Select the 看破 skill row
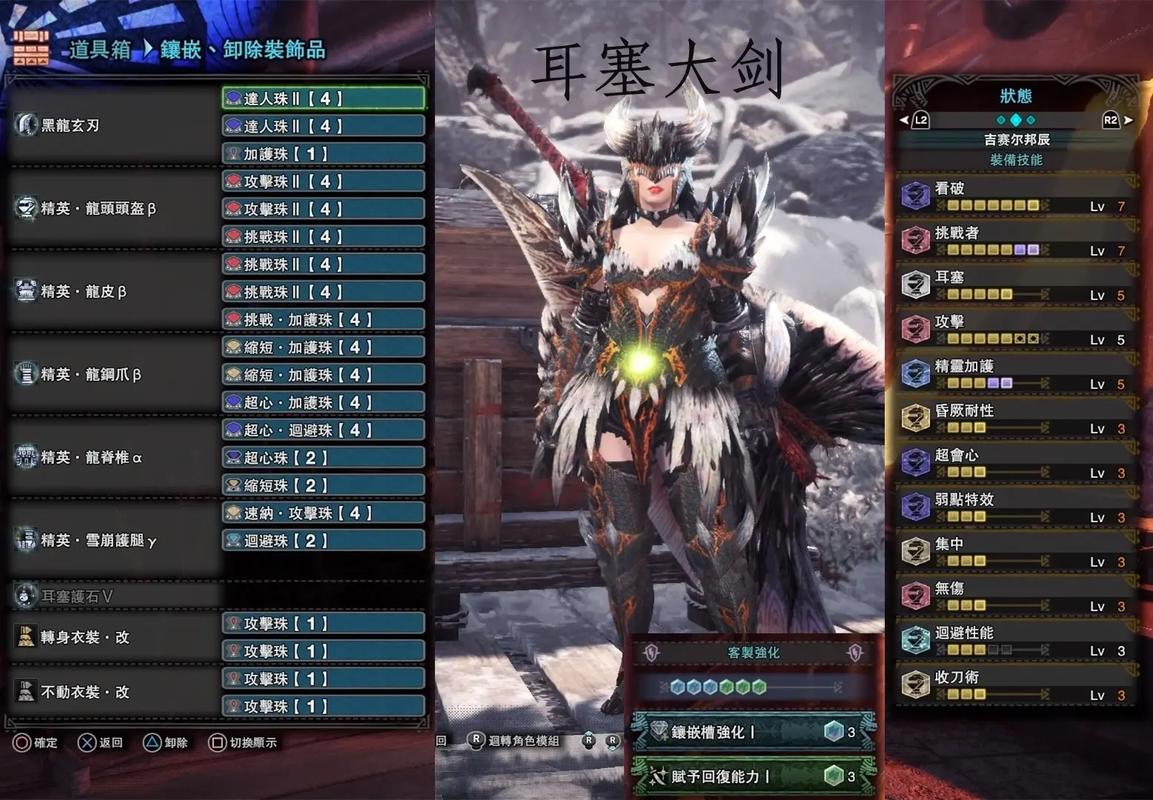Image resolution: width=1153 pixels, height=800 pixels. coord(1015,196)
